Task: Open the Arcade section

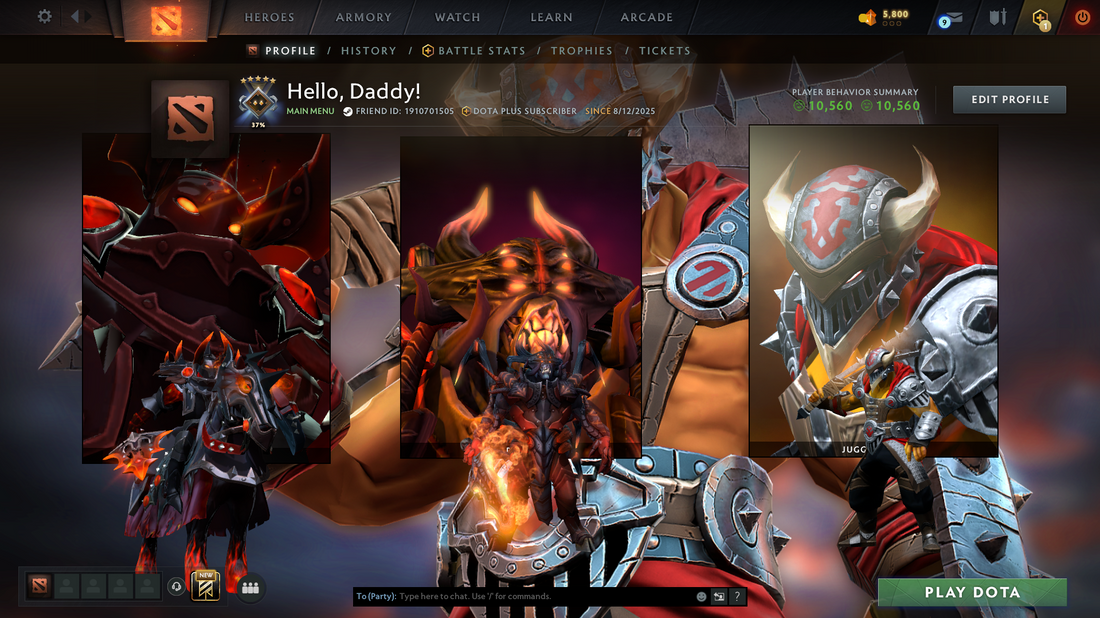Action: click(x=647, y=17)
